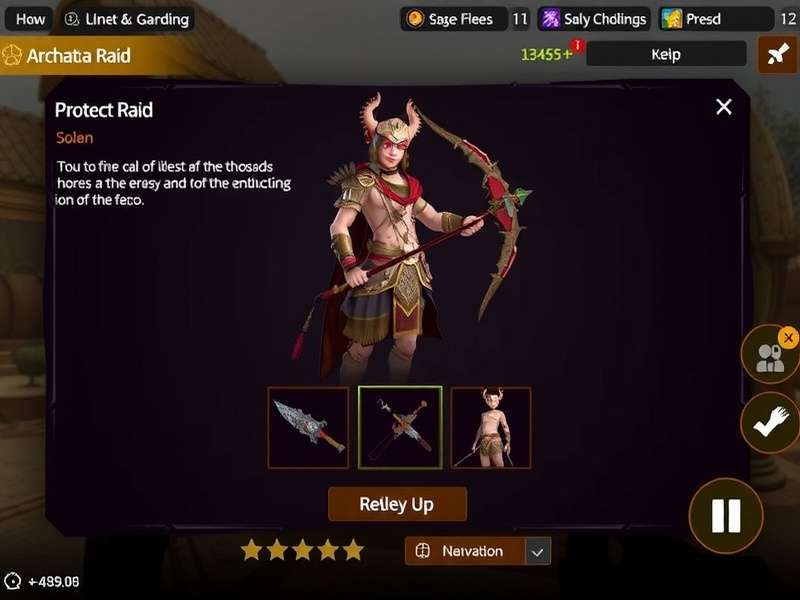Open the Keip button
The height and width of the screenshot is (600, 800).
pyautogui.click(x=665, y=54)
